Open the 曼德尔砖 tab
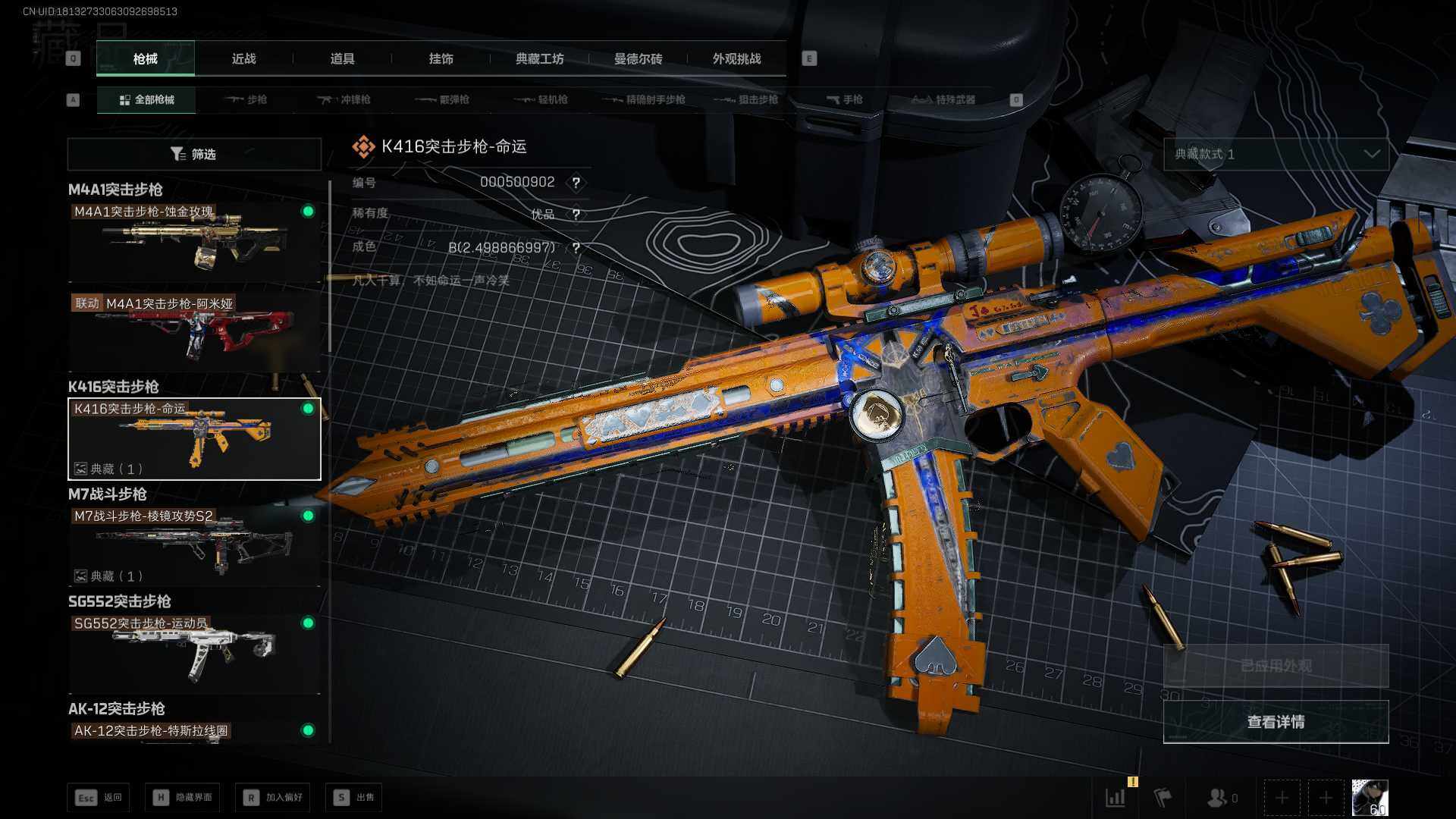The width and height of the screenshot is (1456, 819). (x=638, y=59)
